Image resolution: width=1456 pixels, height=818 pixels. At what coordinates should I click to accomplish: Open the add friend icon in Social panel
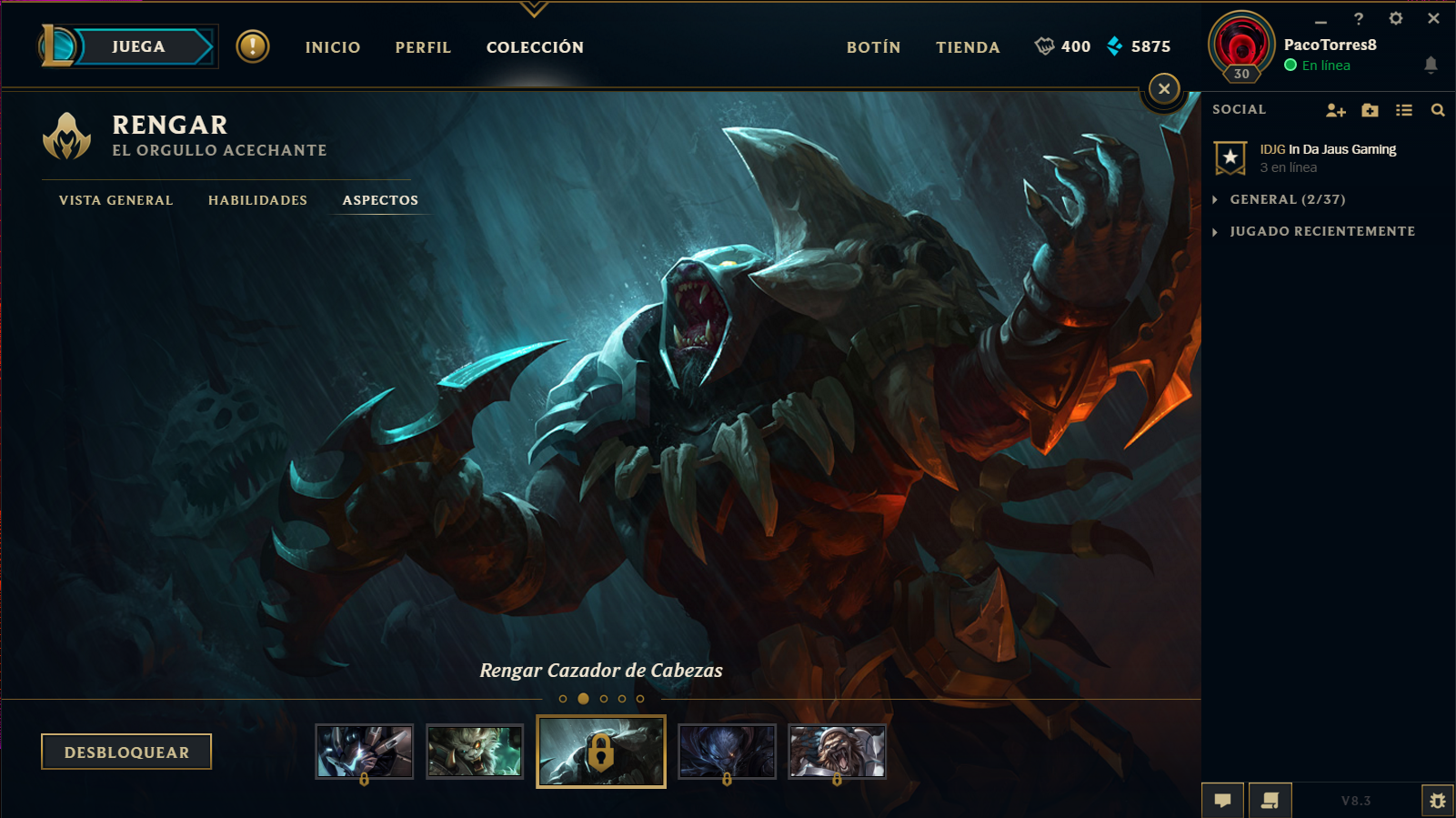tap(1335, 109)
